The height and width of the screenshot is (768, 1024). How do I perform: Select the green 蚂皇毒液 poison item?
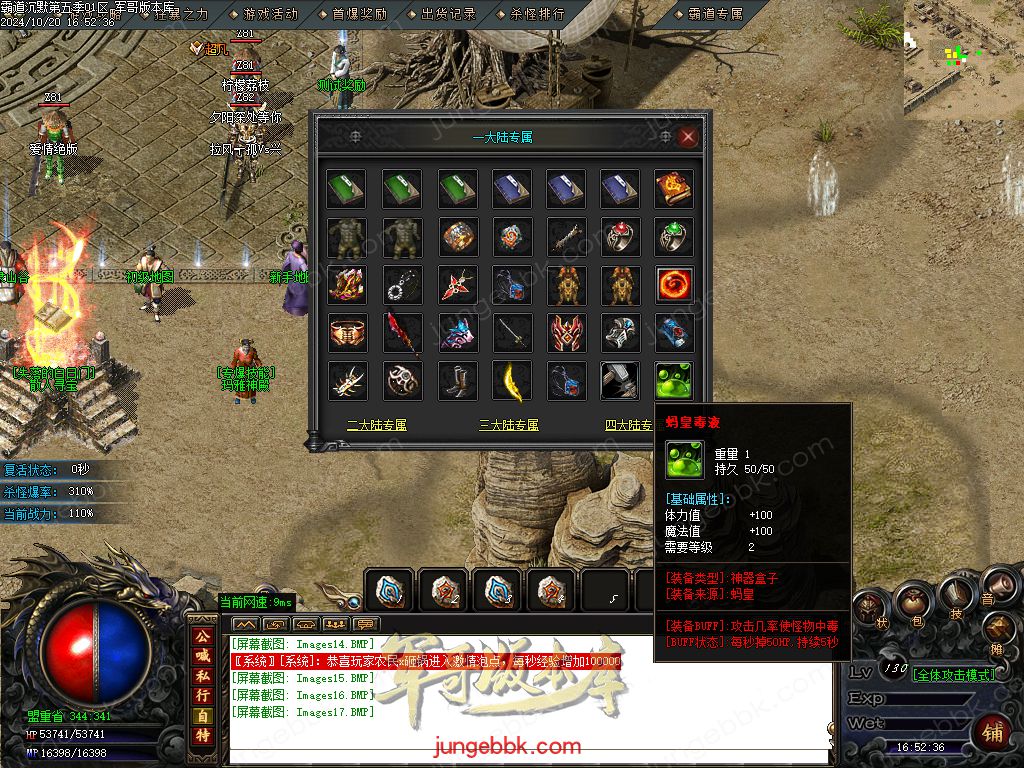(x=674, y=381)
